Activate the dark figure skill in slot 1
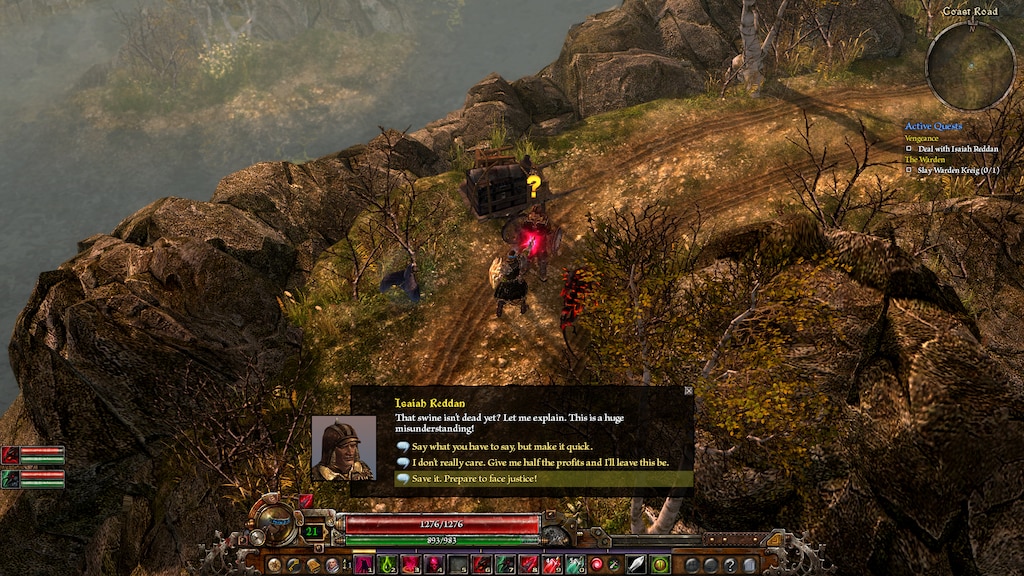This screenshot has height=576, width=1024. pos(365,565)
